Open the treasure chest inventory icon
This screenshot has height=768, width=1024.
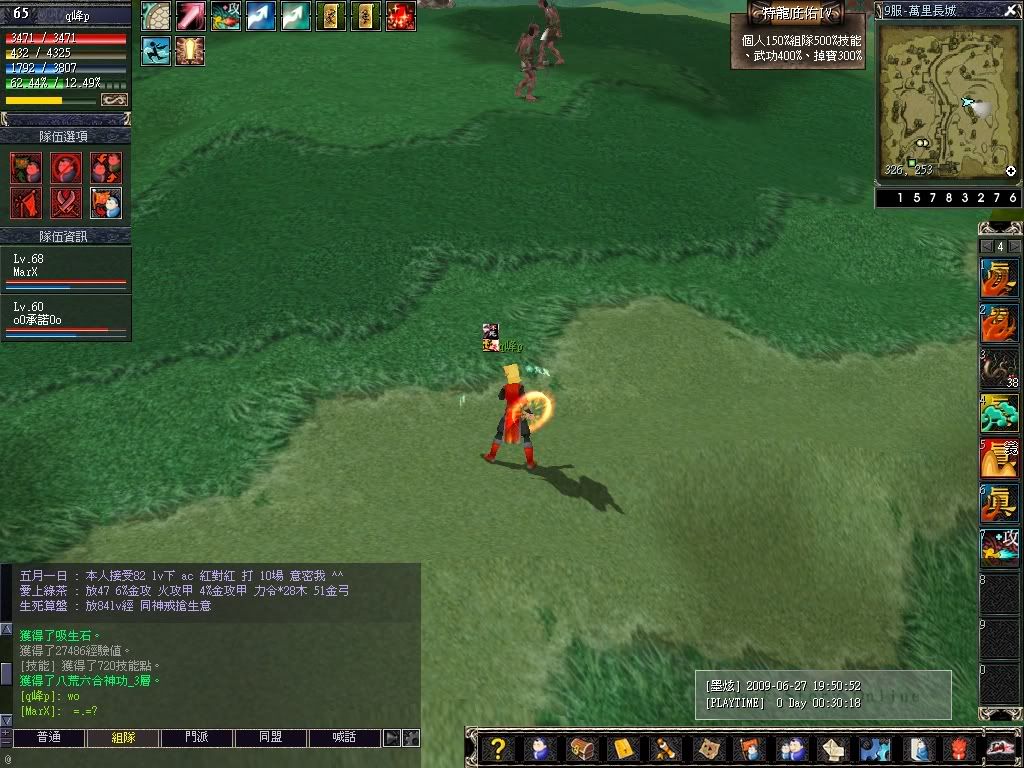(582, 748)
